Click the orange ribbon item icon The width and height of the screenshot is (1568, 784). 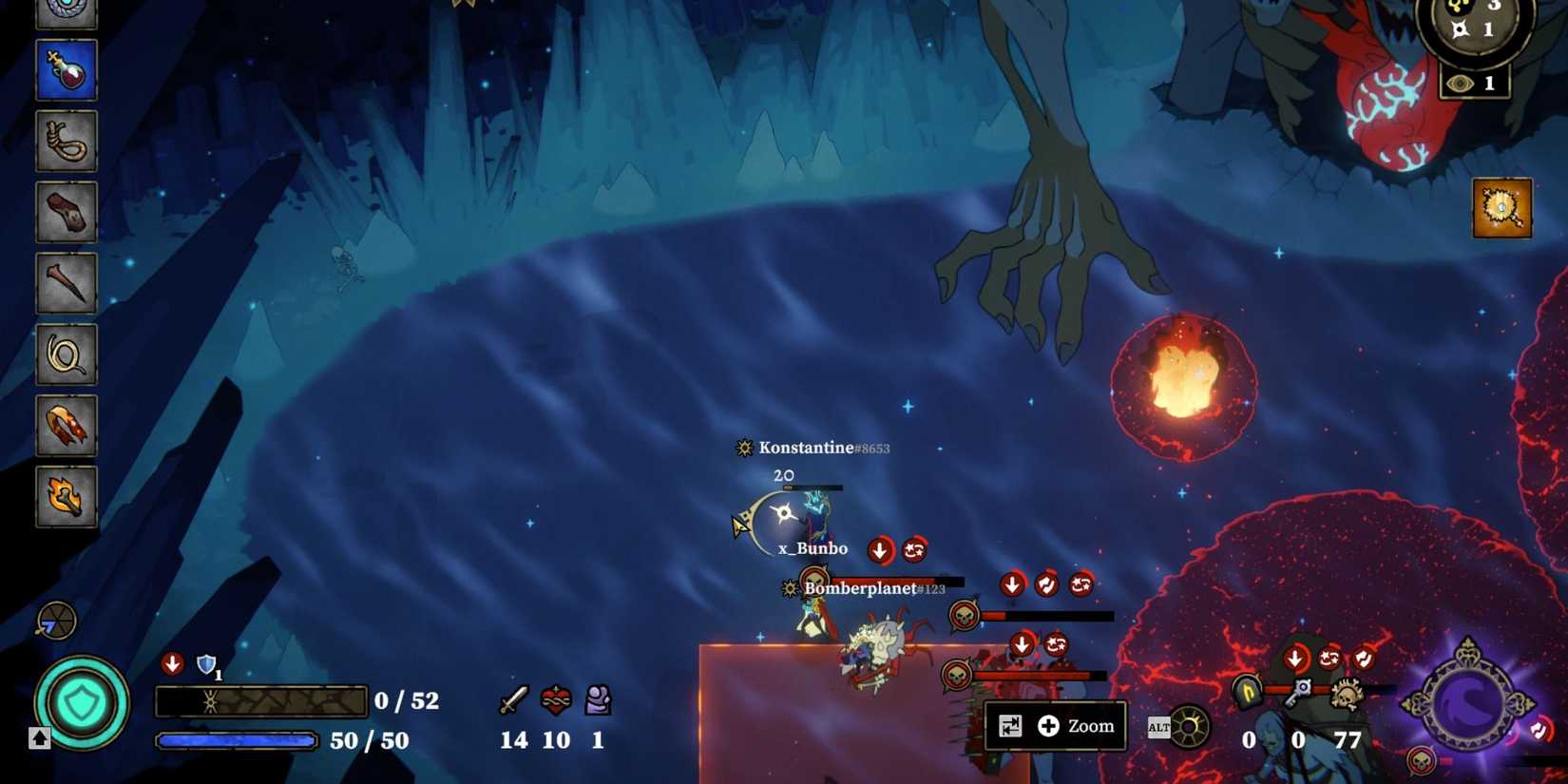coord(66,426)
